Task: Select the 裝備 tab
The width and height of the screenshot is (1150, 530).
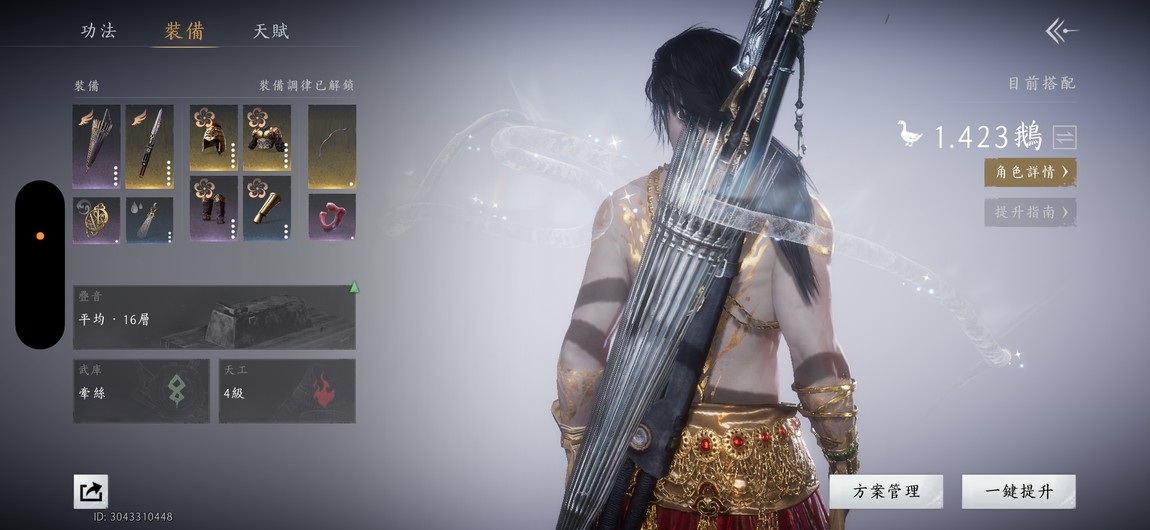Action: pos(184,31)
